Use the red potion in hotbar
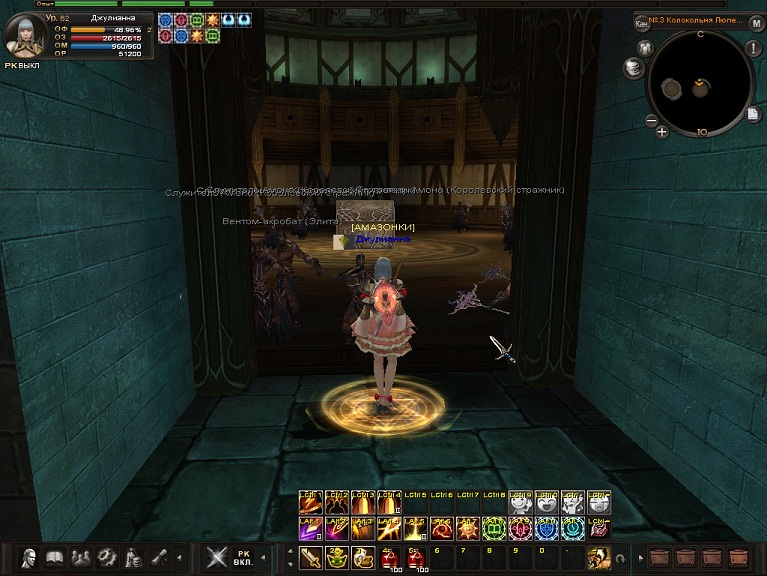 tap(389, 558)
